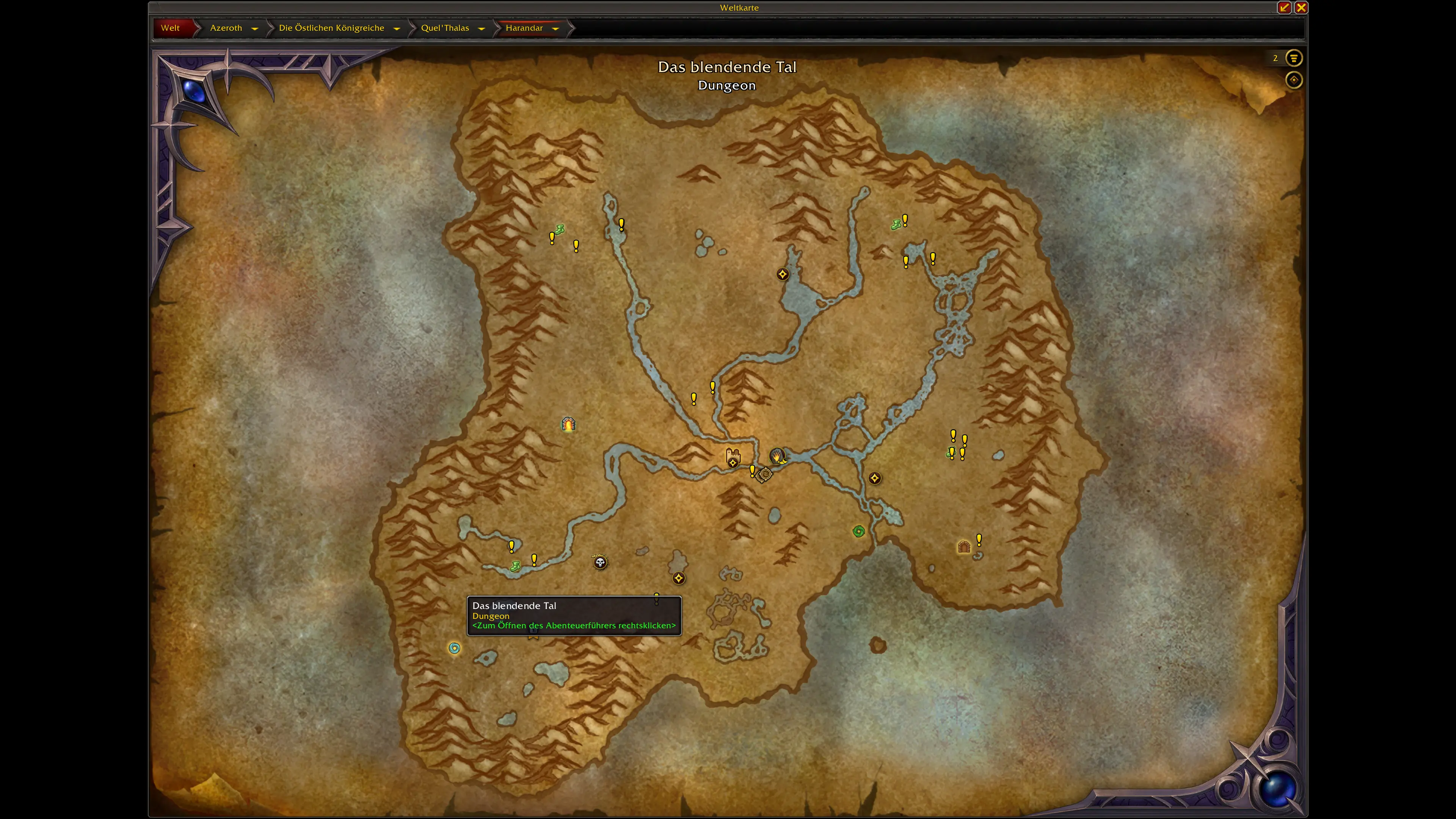Image resolution: width=1456 pixels, height=819 pixels.
Task: Open the map filter options button
Action: (x=1294, y=58)
